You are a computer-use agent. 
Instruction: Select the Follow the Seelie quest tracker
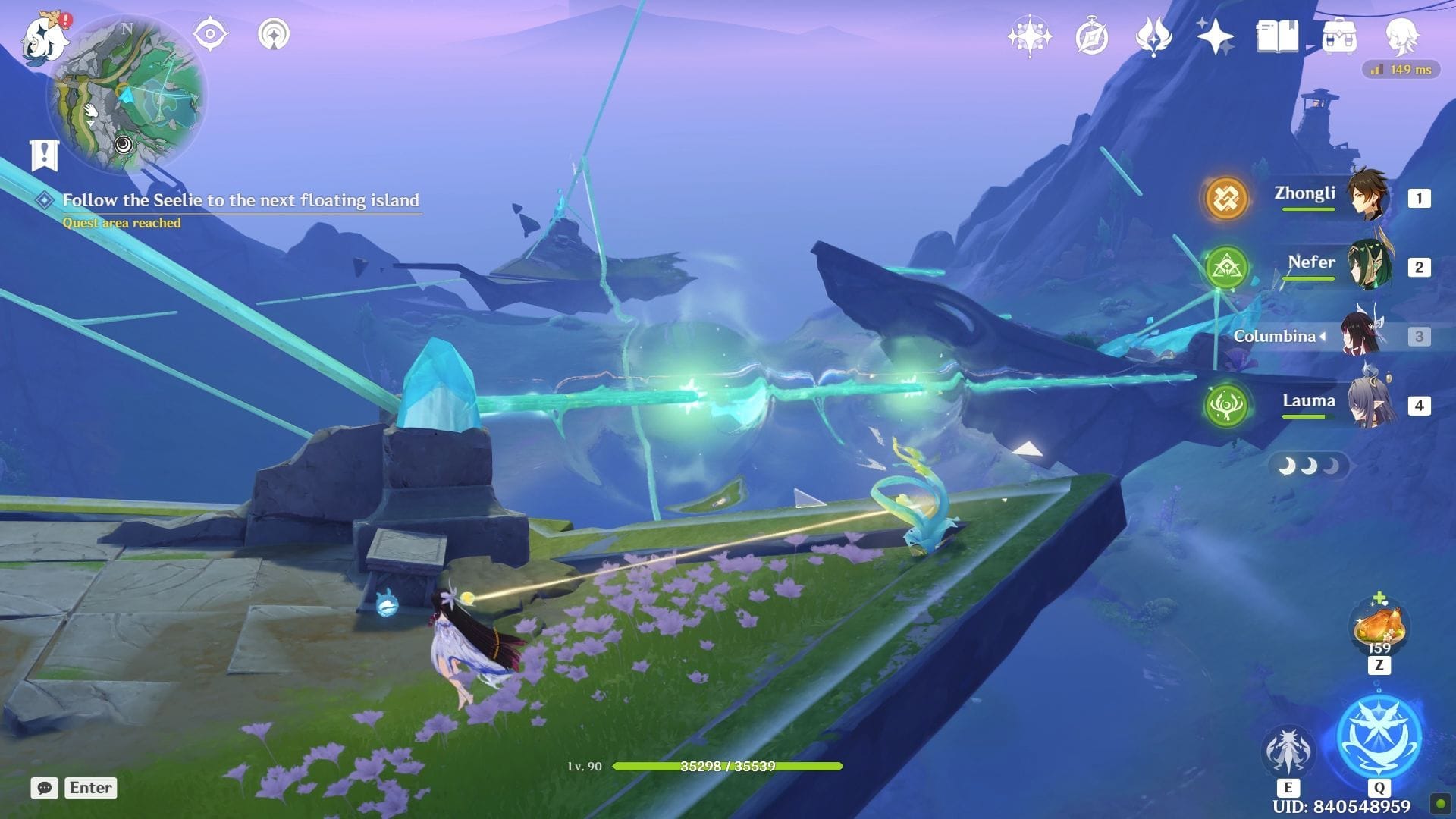pyautogui.click(x=240, y=200)
